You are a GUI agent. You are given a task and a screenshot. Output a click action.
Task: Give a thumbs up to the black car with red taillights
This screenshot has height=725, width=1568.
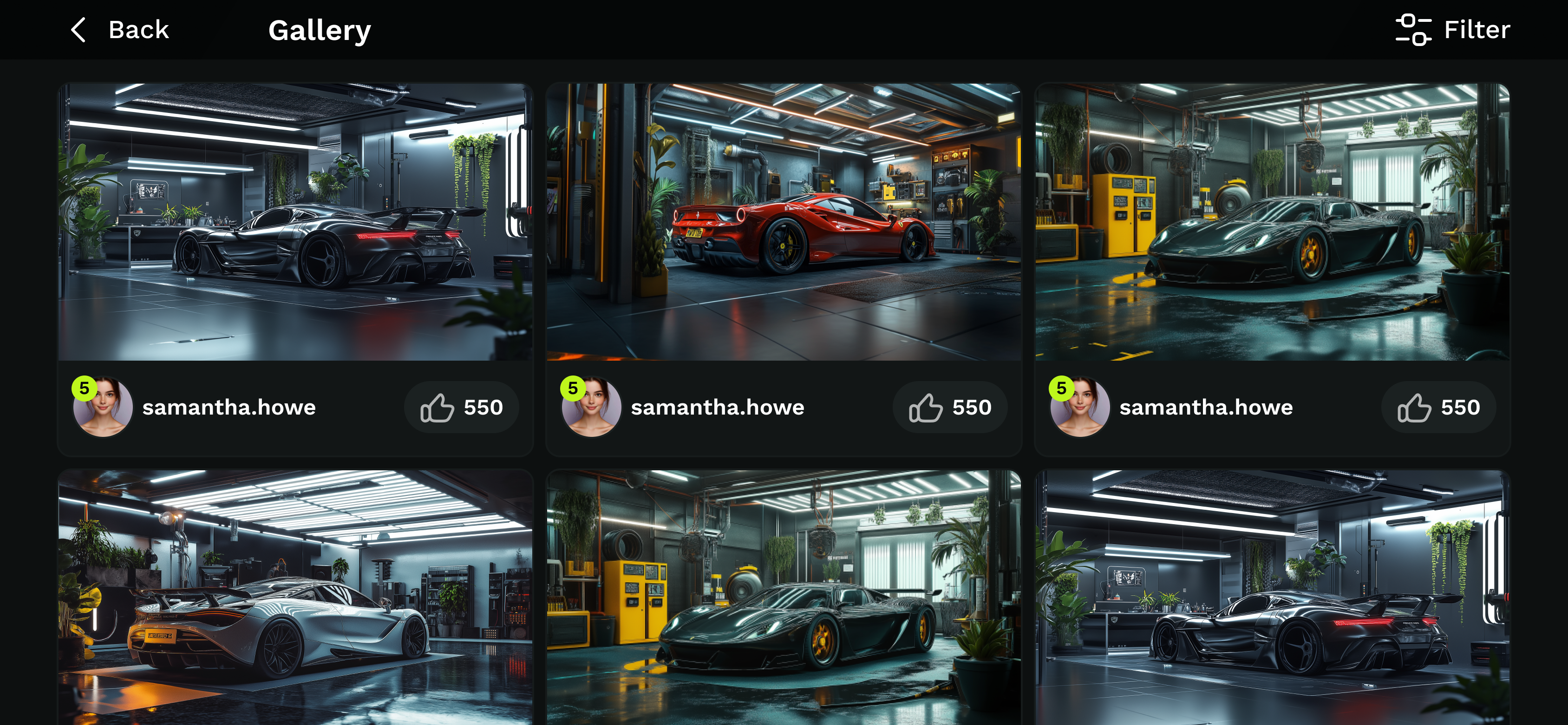(x=461, y=408)
